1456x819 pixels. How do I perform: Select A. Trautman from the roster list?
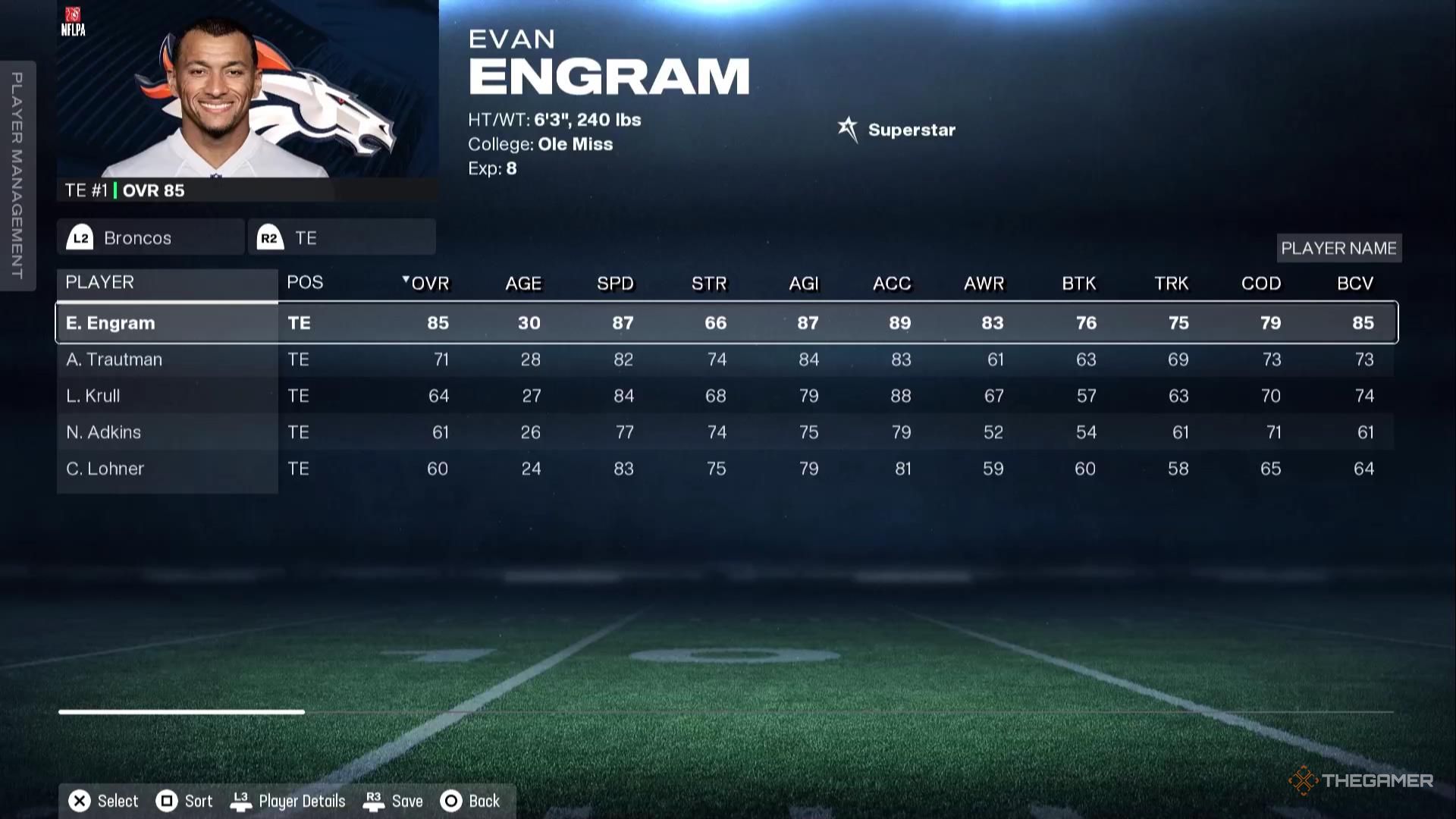pyautogui.click(x=115, y=359)
